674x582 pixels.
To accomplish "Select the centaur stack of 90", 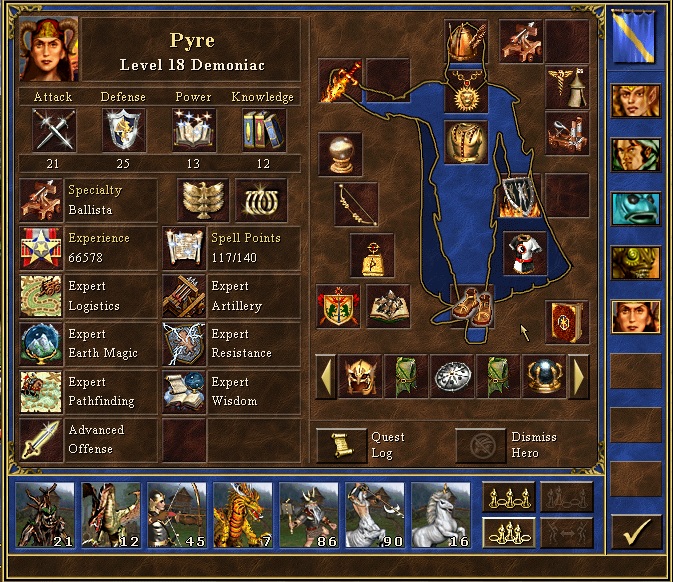I will pos(375,514).
